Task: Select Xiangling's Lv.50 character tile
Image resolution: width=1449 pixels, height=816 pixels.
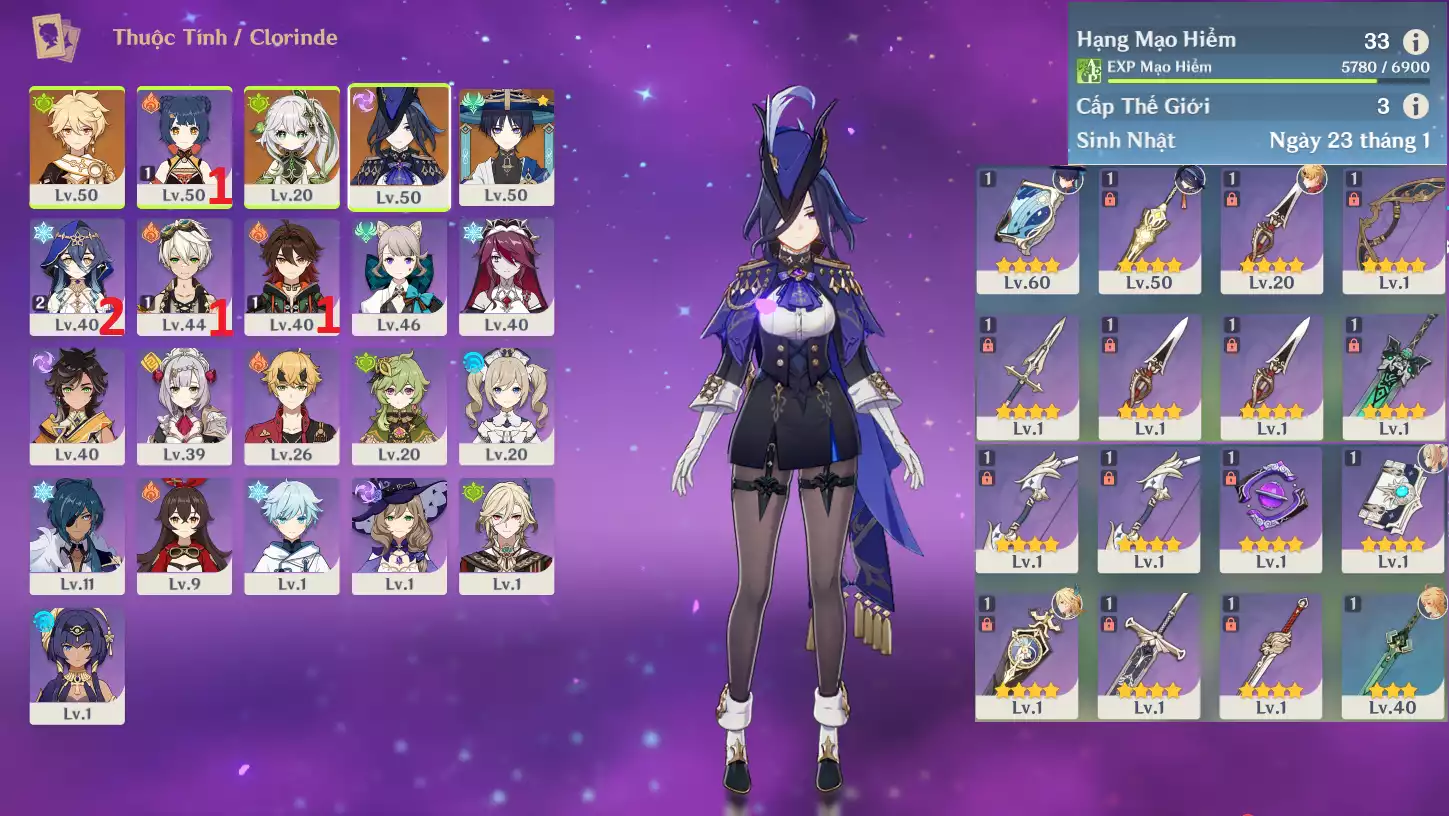Action: pyautogui.click(x=184, y=146)
